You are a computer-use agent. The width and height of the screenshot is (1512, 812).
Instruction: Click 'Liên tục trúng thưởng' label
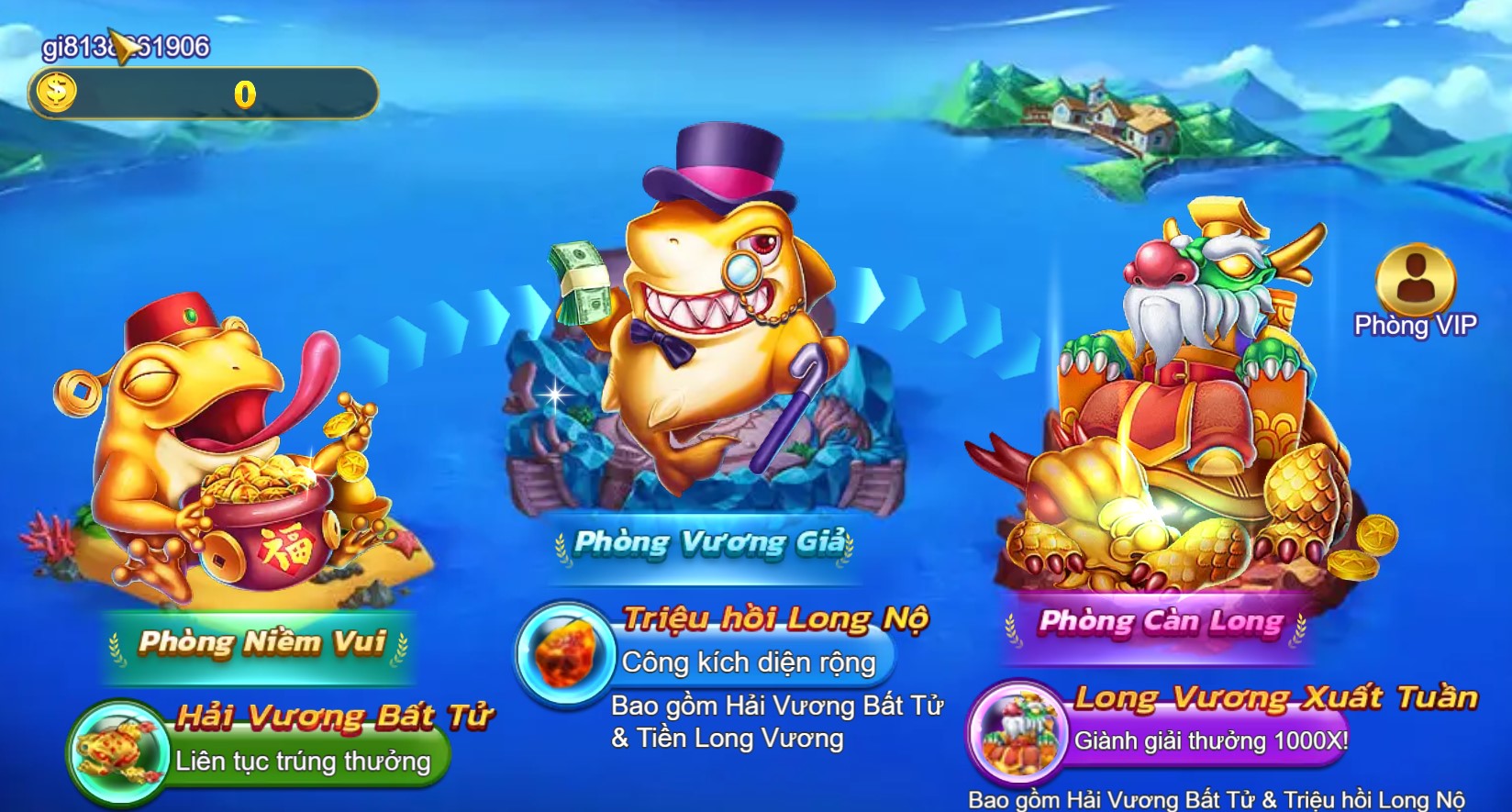[303, 760]
